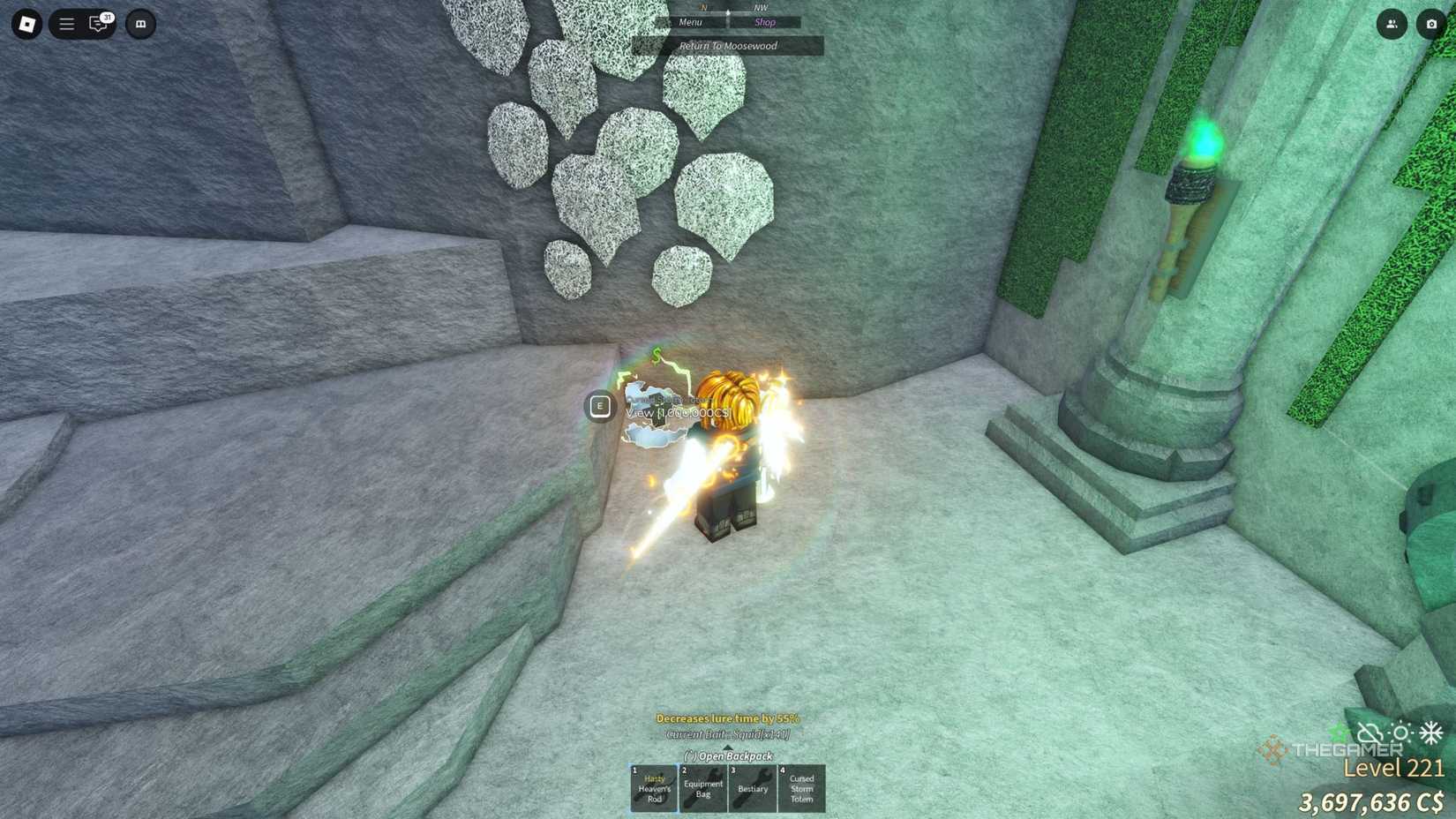
Task: Open chat with 31 unread messages
Action: click(x=99, y=24)
